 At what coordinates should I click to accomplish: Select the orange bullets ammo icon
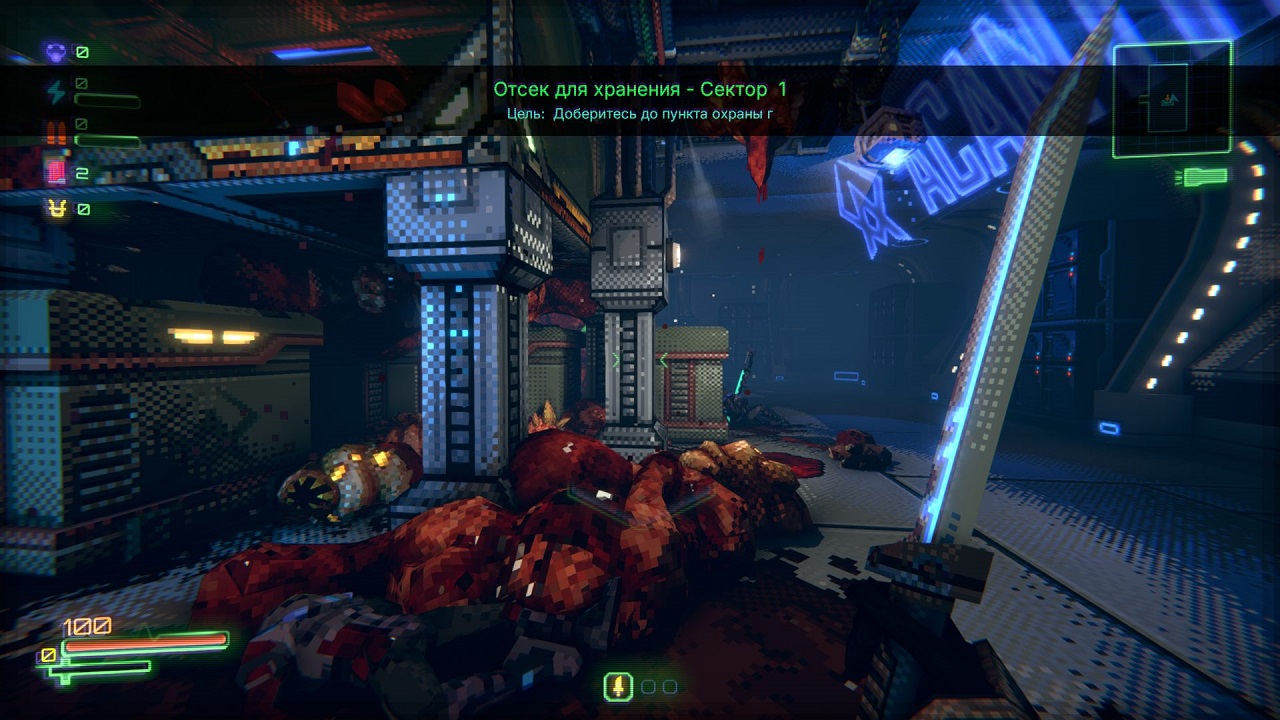(55, 132)
